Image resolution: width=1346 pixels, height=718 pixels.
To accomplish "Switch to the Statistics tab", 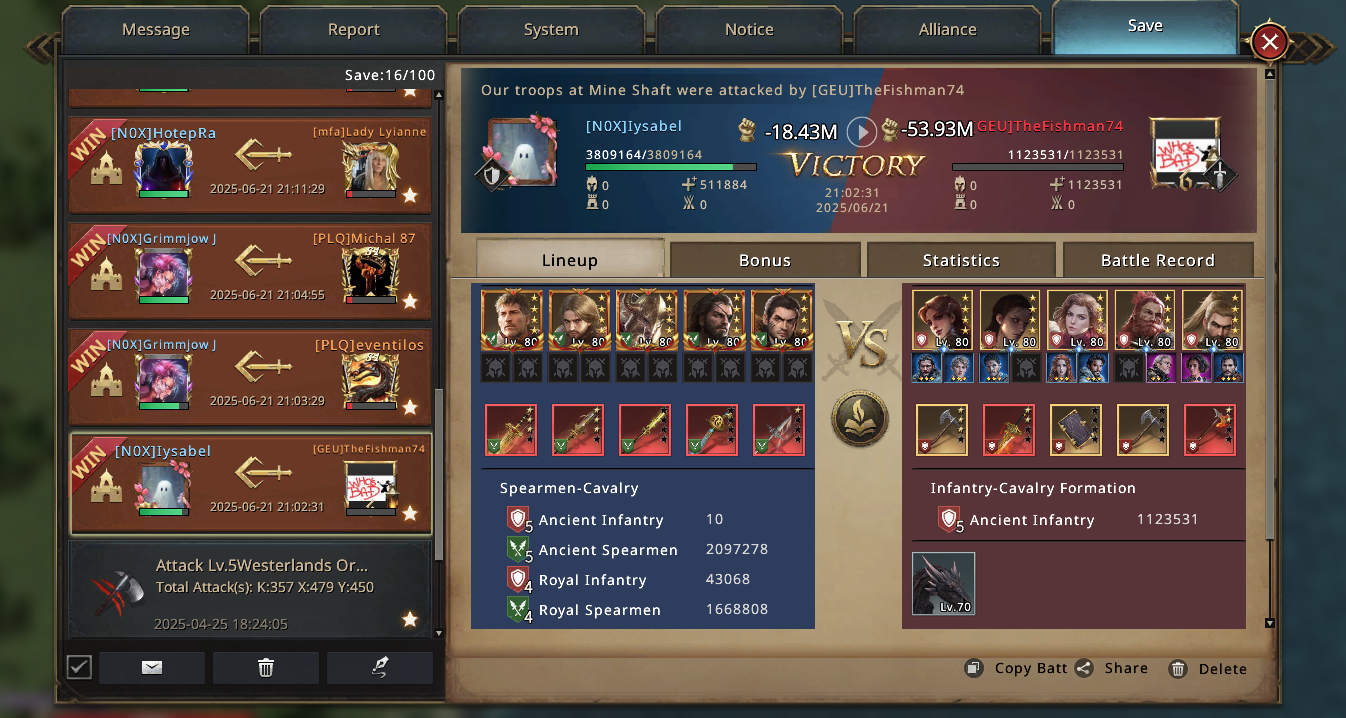I will pyautogui.click(x=961, y=260).
